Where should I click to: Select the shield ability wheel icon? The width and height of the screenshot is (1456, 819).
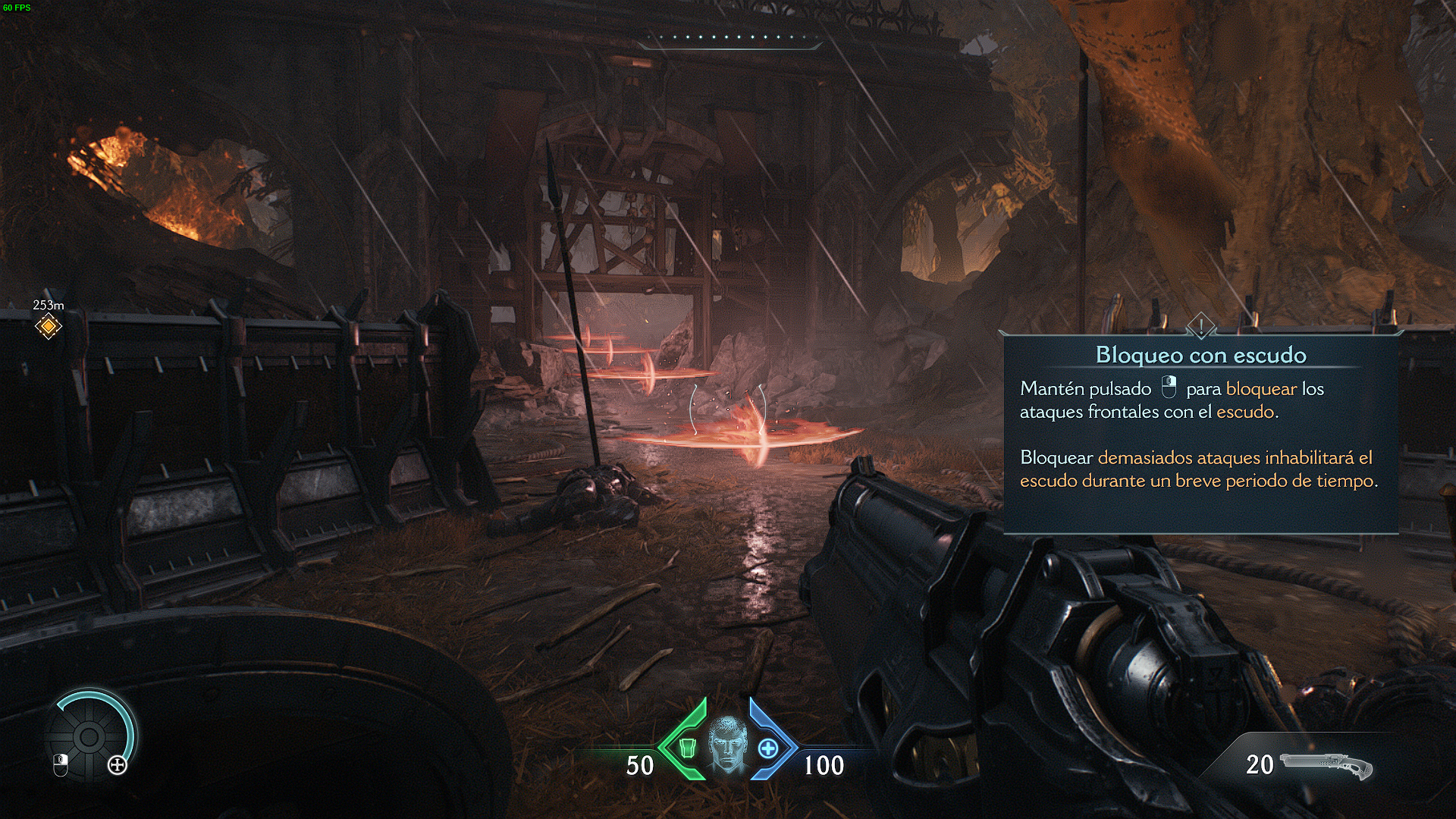pyautogui.click(x=89, y=735)
